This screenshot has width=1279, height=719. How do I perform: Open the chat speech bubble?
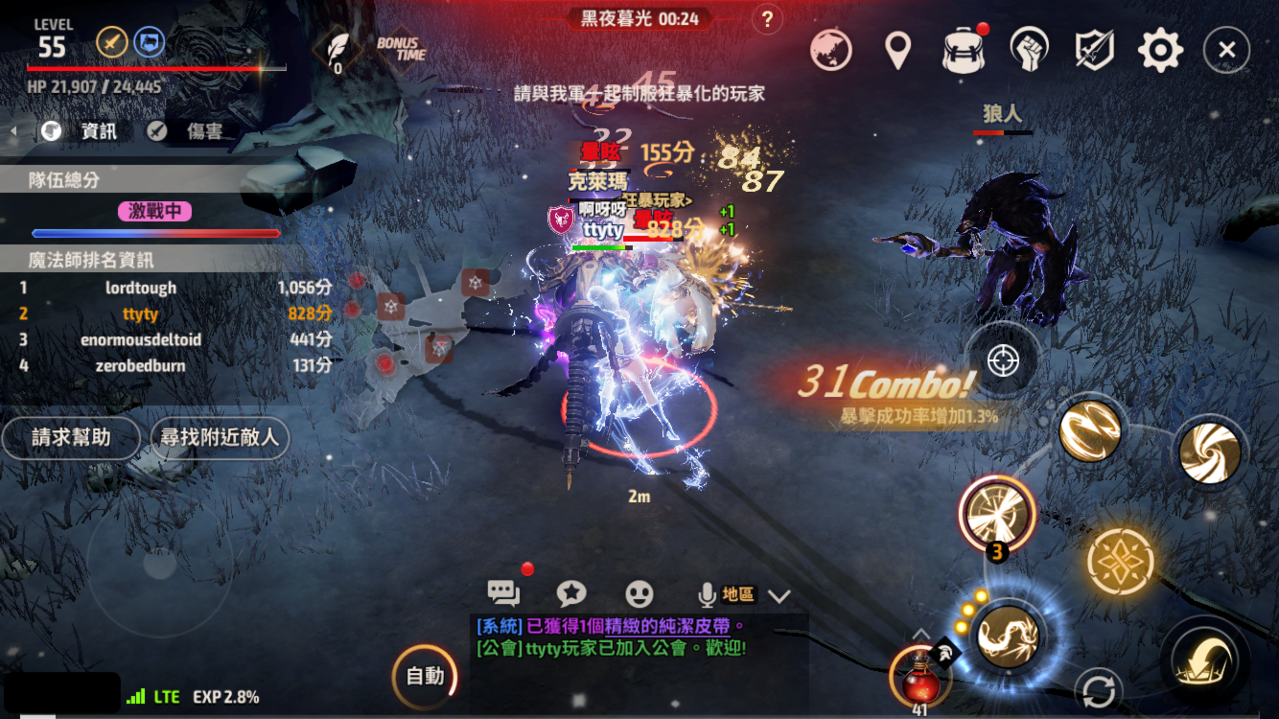point(503,593)
